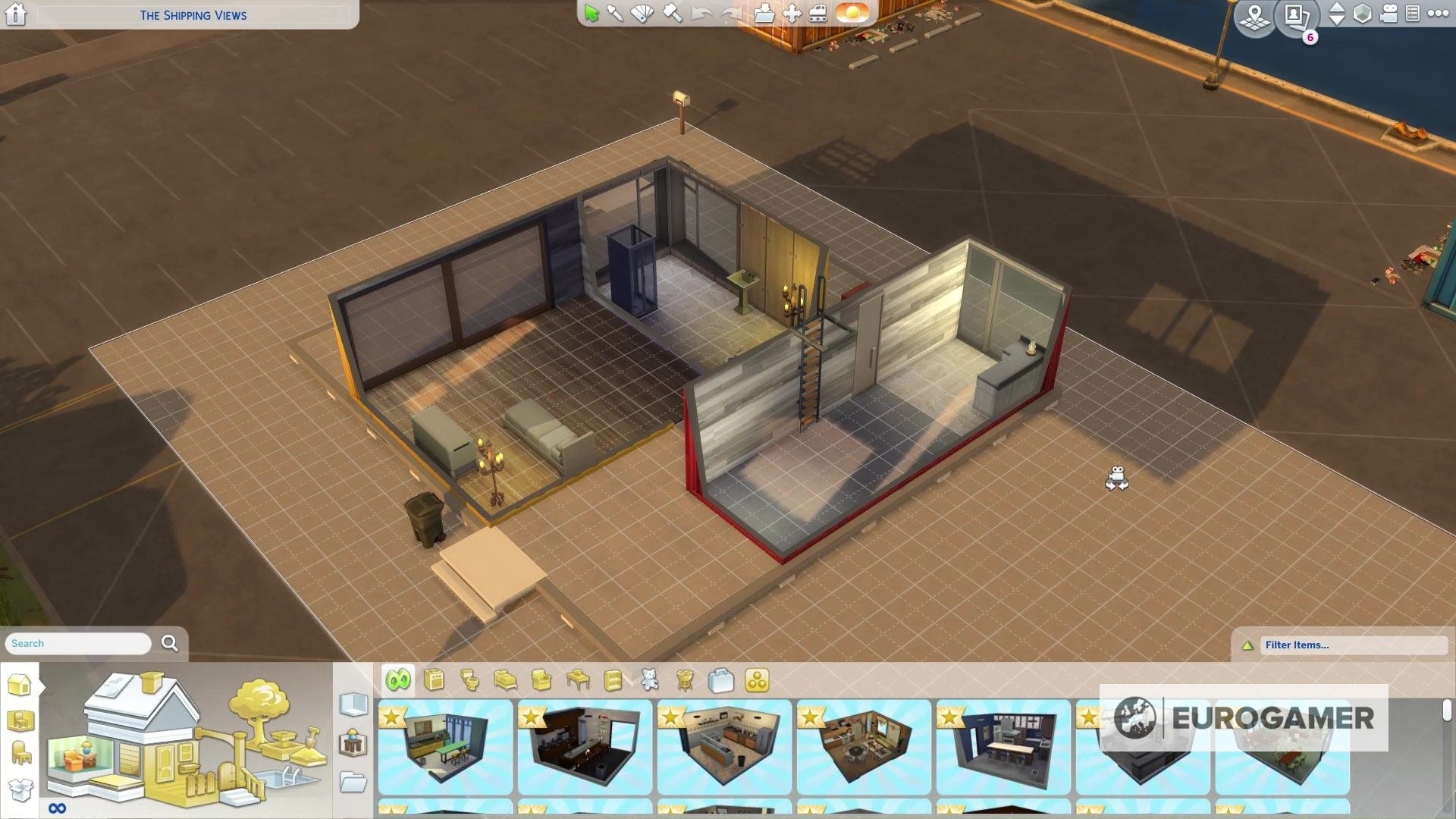Select the Eyedropper tool
This screenshot has width=1456, height=819.
[x=616, y=14]
